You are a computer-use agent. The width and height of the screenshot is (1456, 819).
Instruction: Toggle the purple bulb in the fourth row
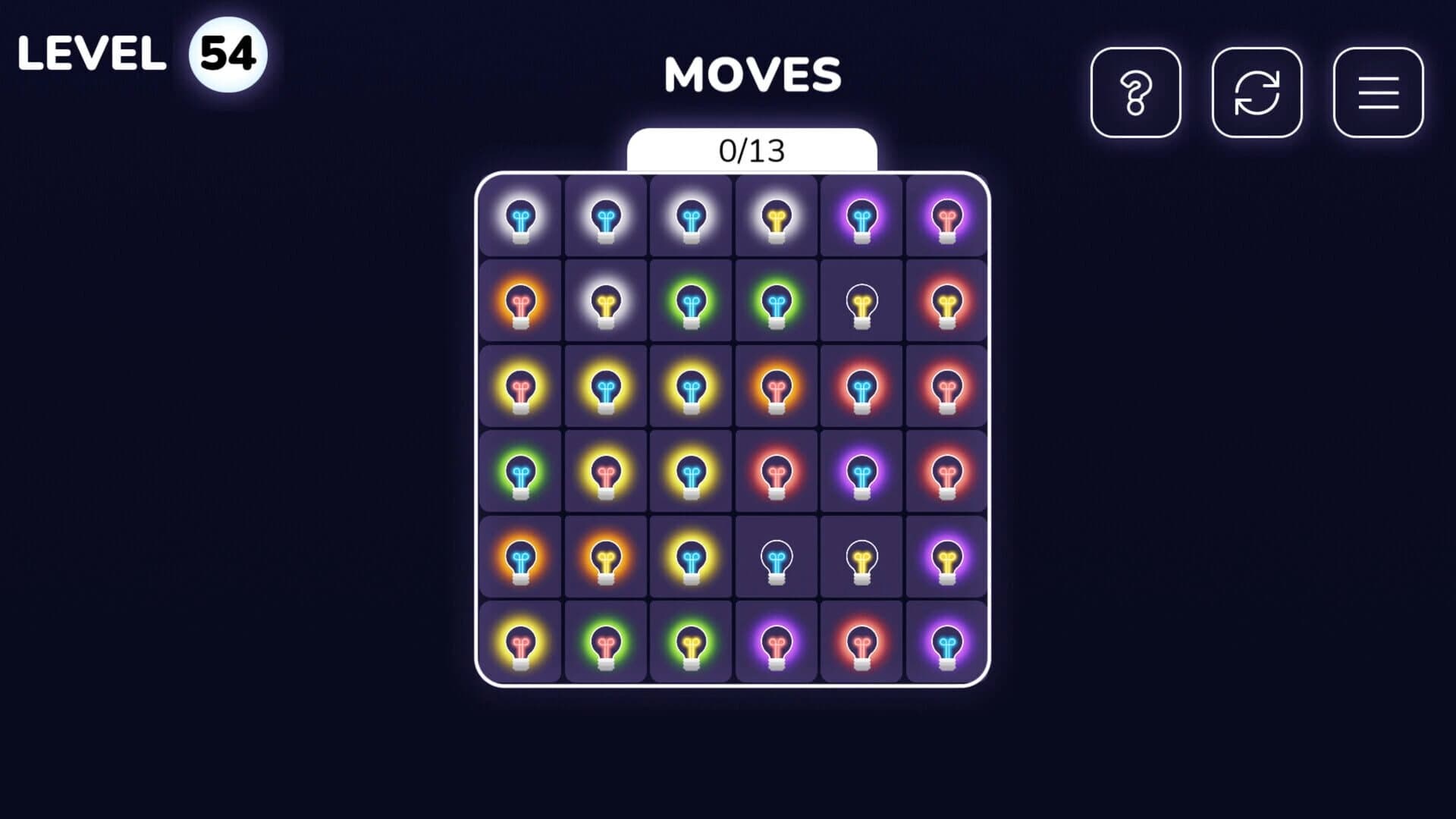pos(861,472)
